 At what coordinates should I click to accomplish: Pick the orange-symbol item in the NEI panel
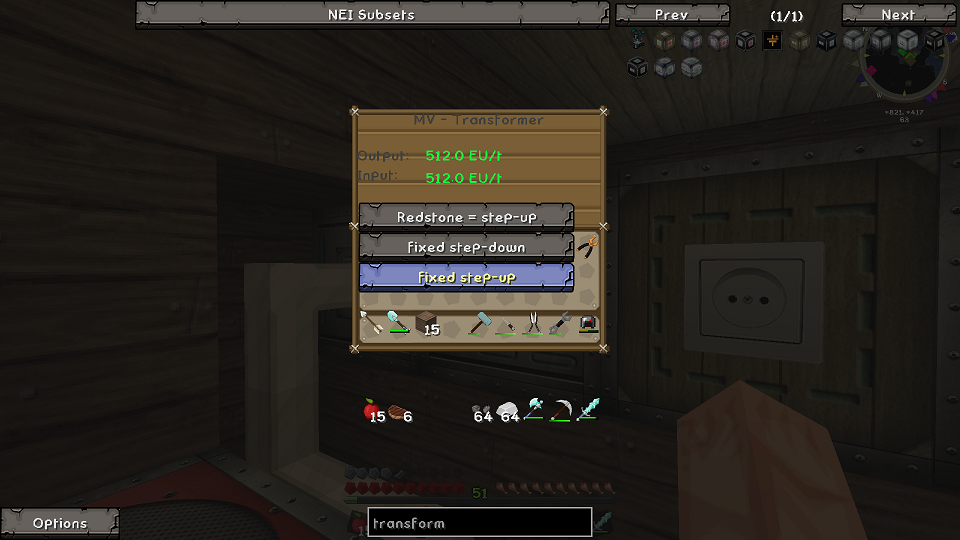tap(772, 41)
